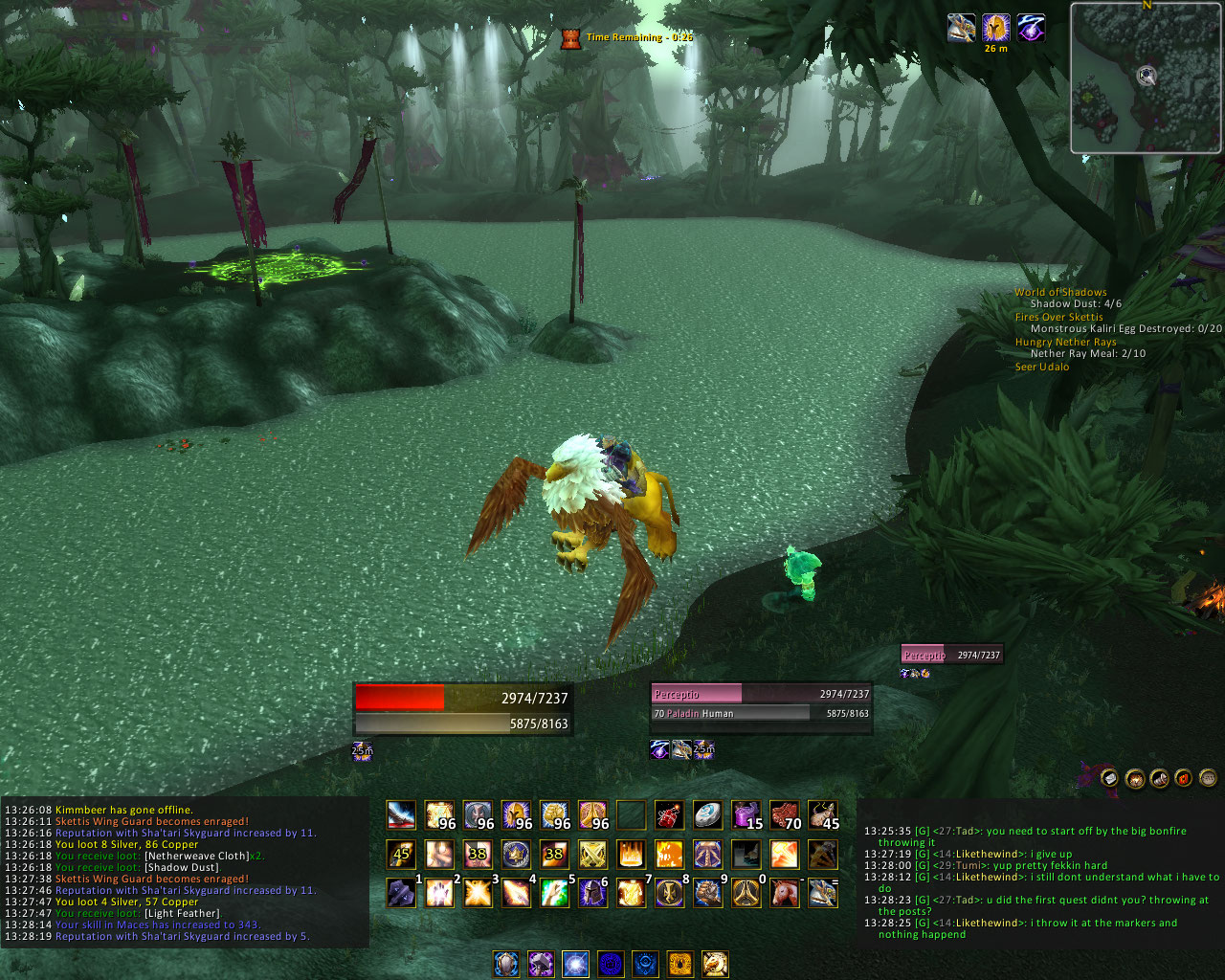Open the square minimap

(1146, 78)
